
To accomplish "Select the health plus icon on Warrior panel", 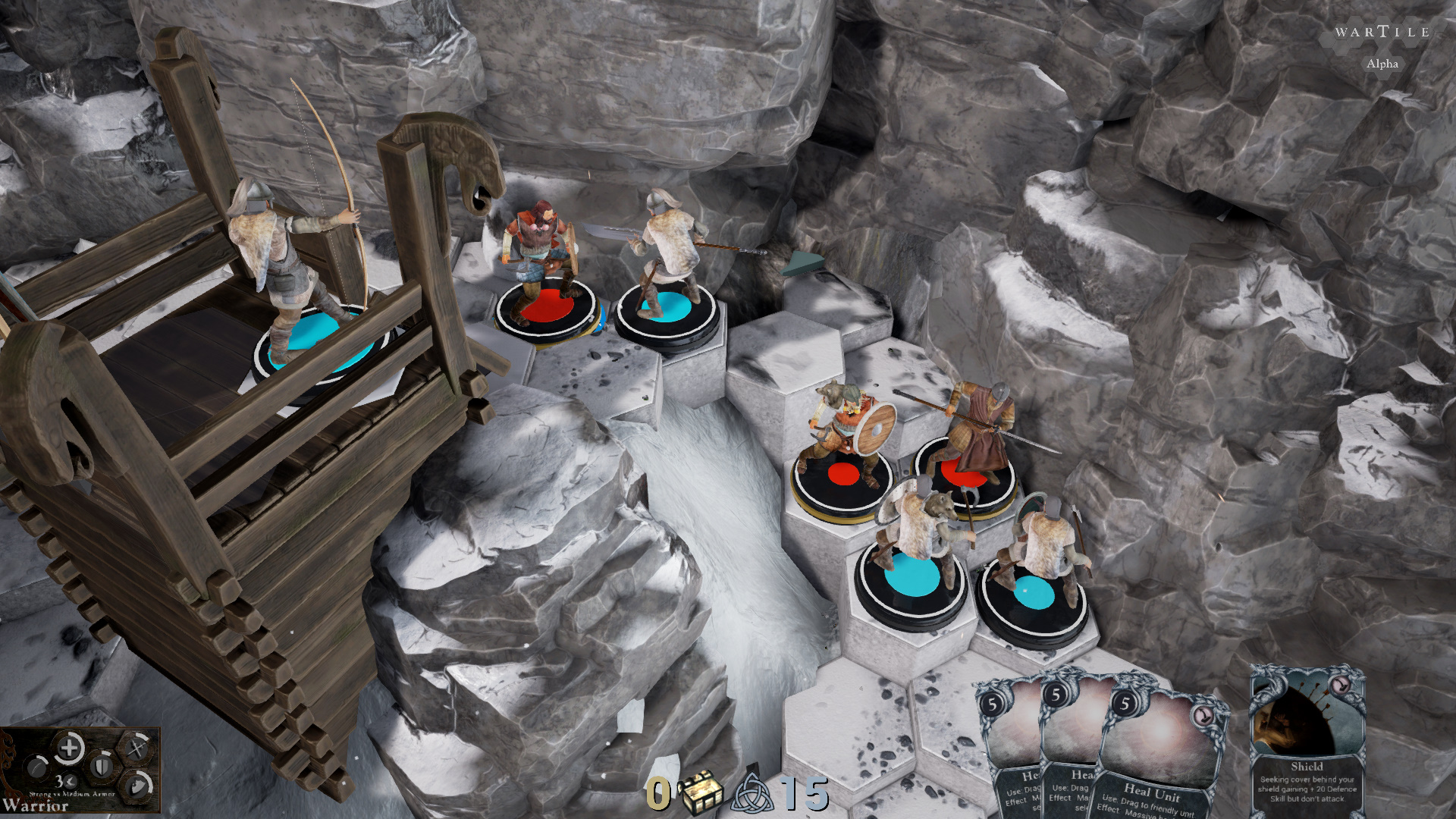I will click(69, 748).
